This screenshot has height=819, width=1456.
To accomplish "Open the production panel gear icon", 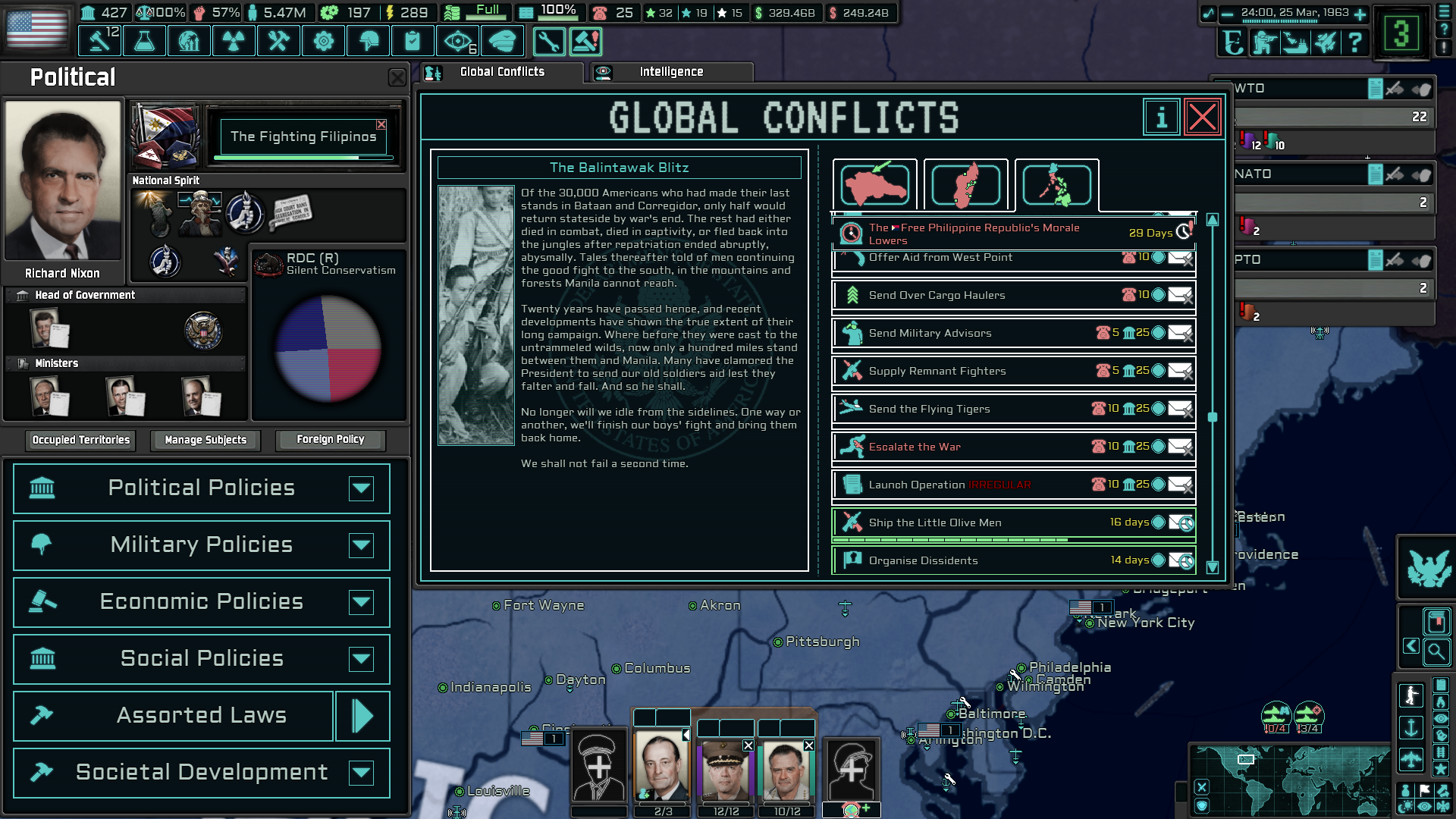I will click(322, 41).
